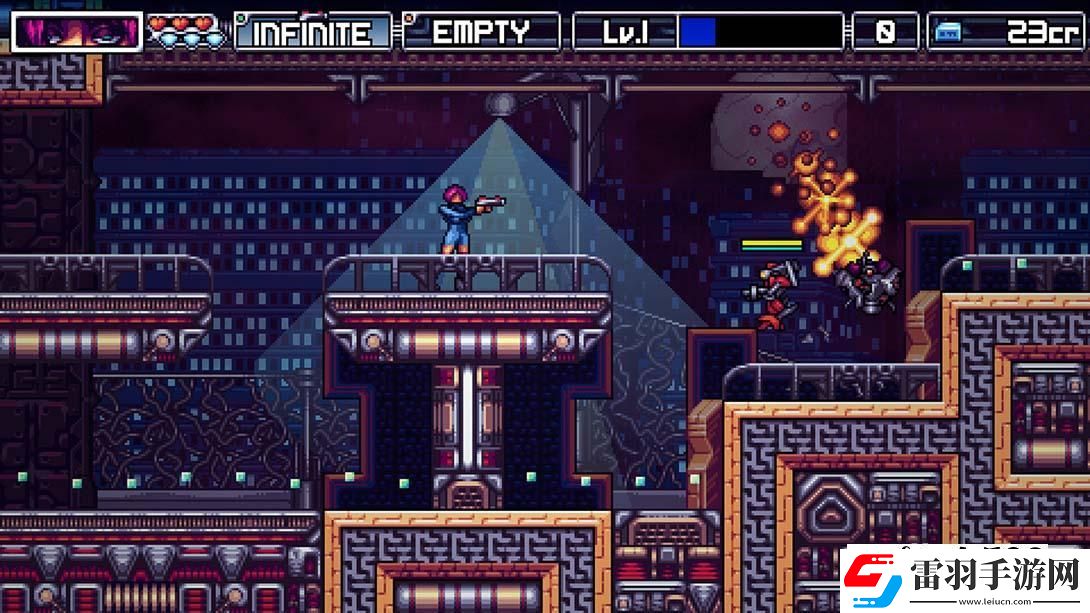Screen dimensions: 1090x613
Task: Select the INFINITE weapon slot
Action: pos(313,32)
